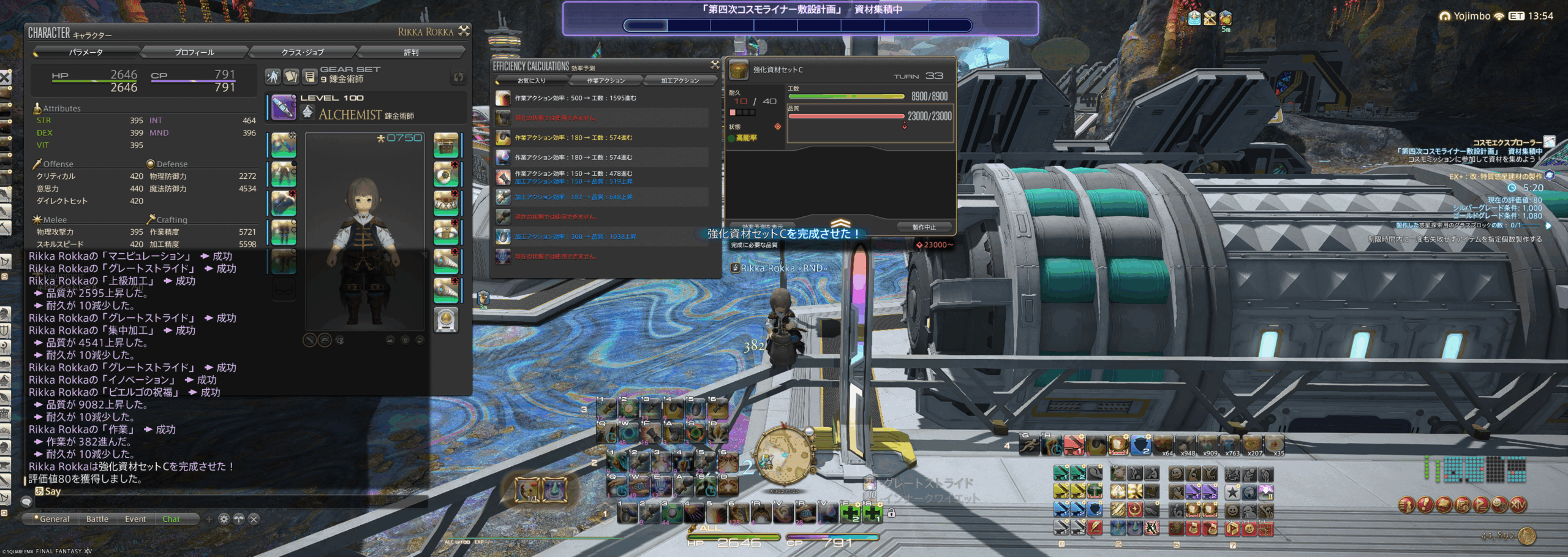
Task: Click the 製作中止 quit crafting button
Action: point(923,227)
